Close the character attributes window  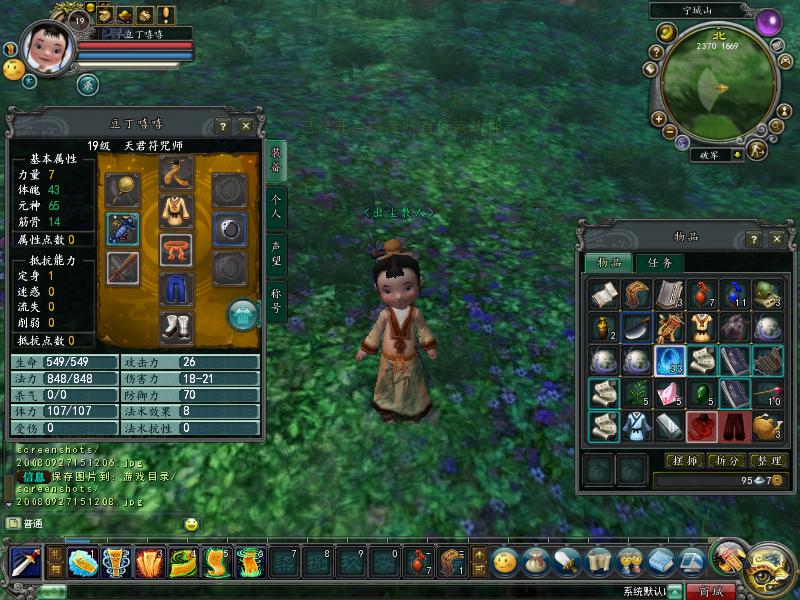pyautogui.click(x=247, y=125)
